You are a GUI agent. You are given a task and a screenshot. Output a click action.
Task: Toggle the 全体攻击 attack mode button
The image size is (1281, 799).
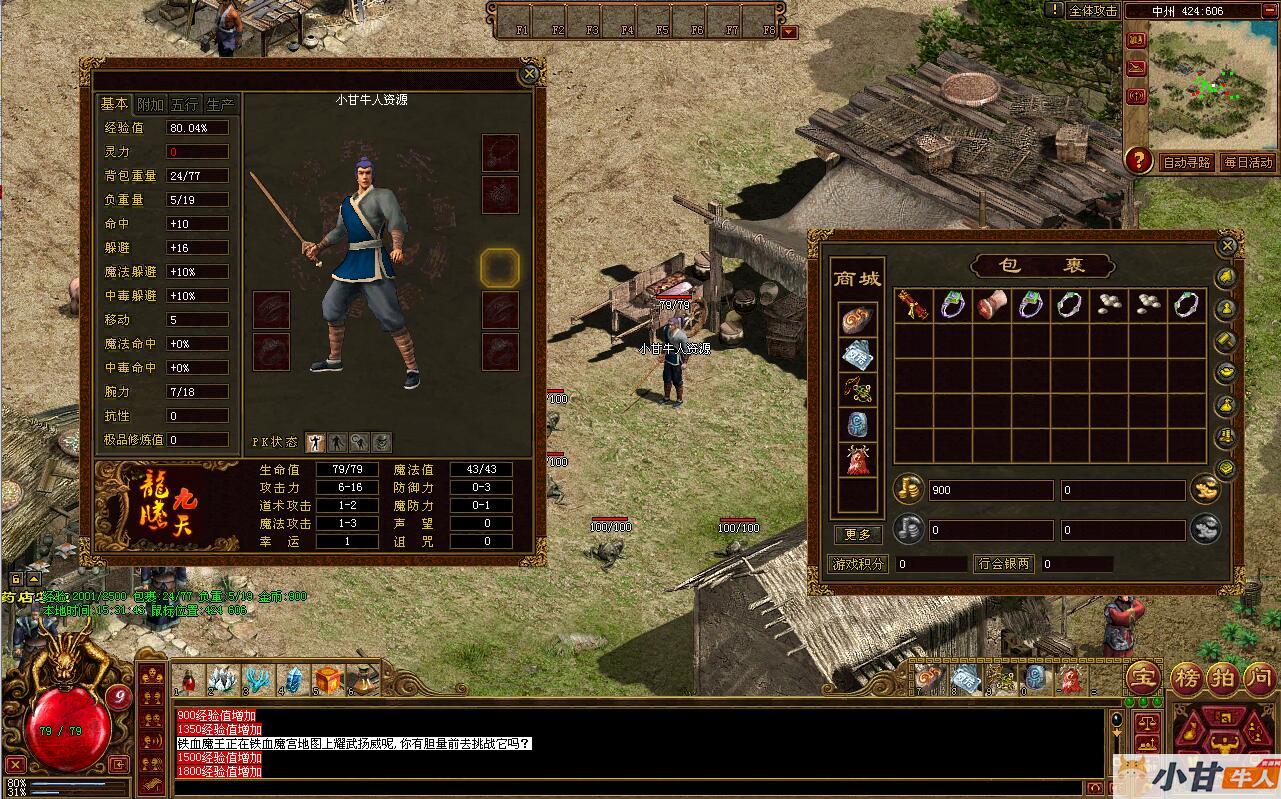(1092, 10)
